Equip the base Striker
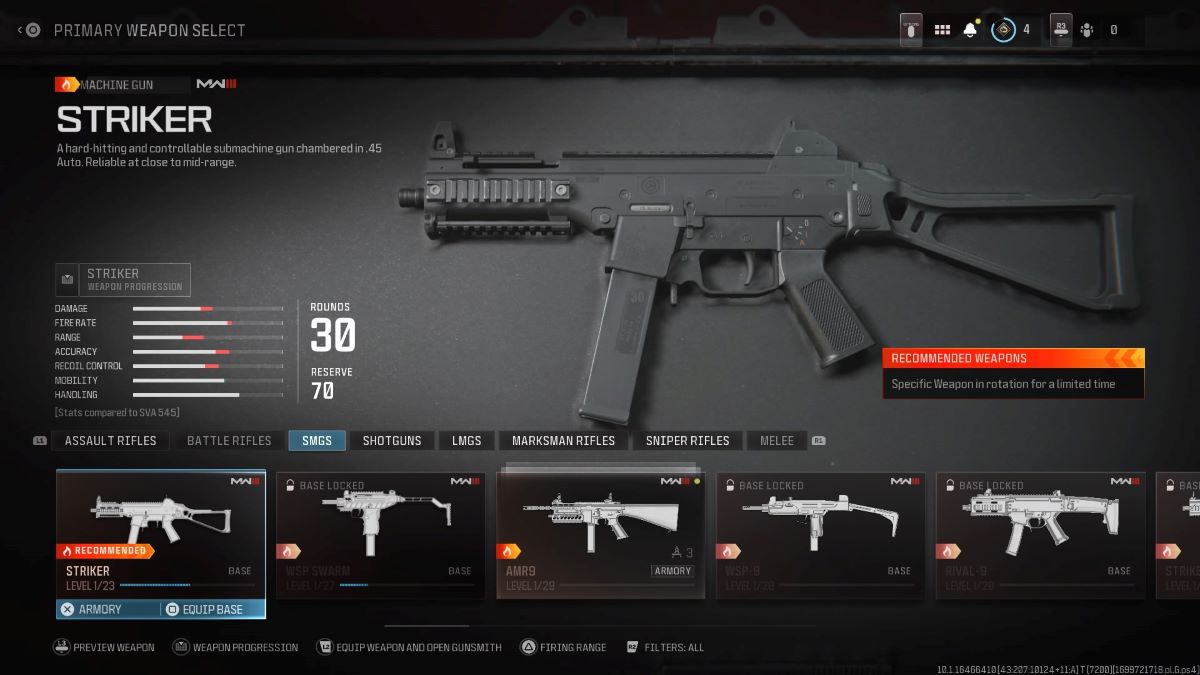Screen dimensions: 1200x675 click(212, 609)
